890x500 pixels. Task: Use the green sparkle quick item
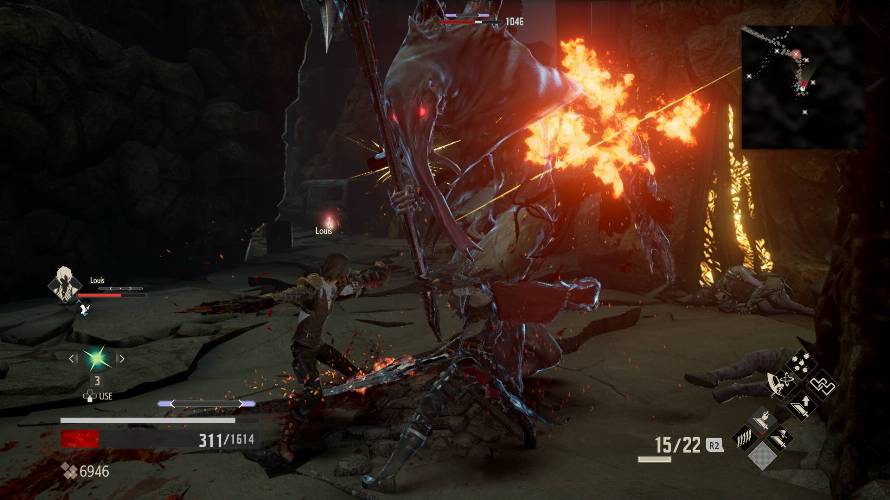pyautogui.click(x=96, y=358)
